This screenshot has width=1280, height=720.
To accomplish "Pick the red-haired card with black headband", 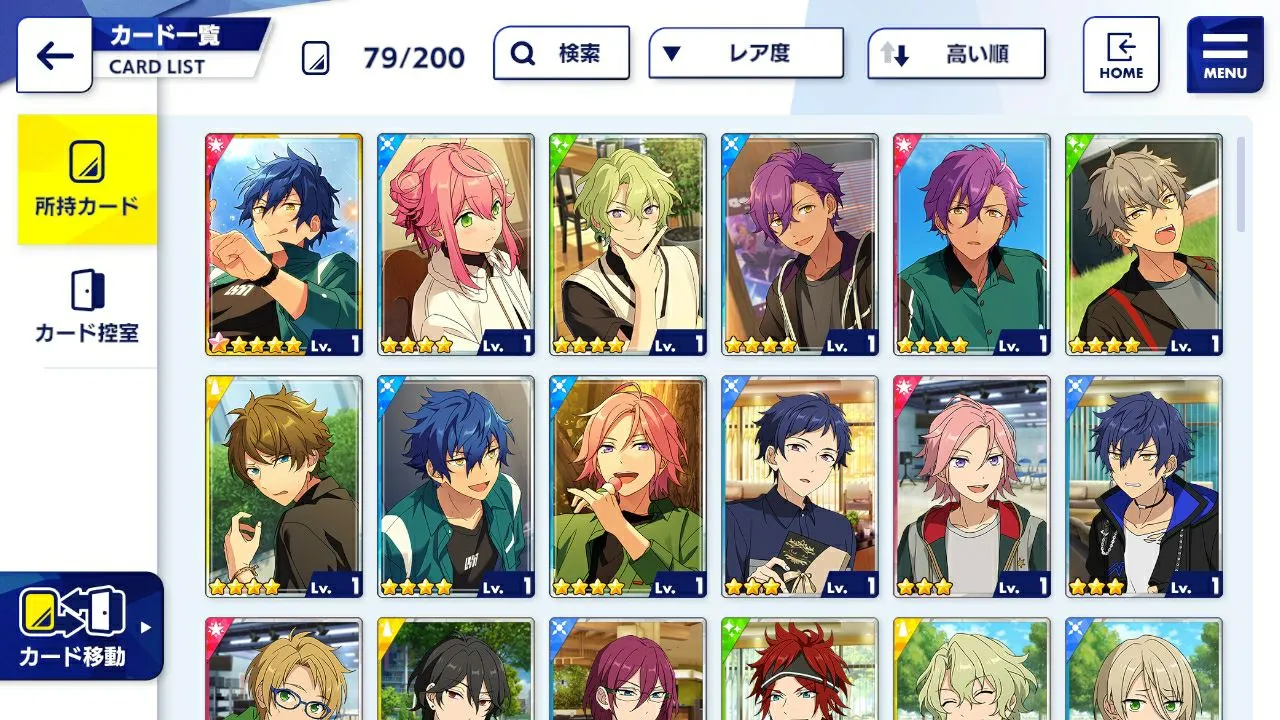I will 800,670.
